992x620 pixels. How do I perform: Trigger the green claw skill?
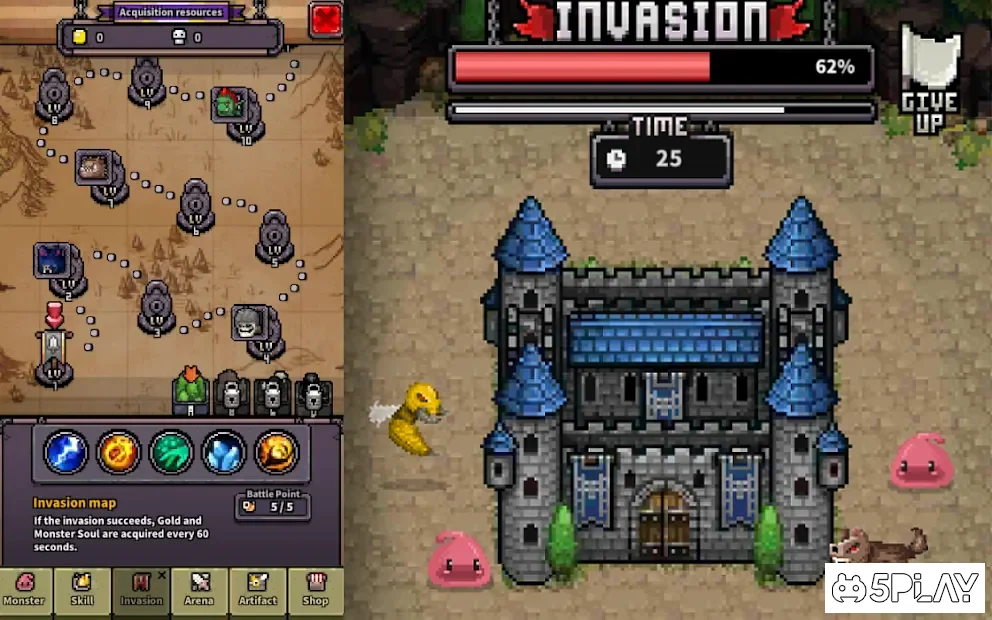point(171,453)
